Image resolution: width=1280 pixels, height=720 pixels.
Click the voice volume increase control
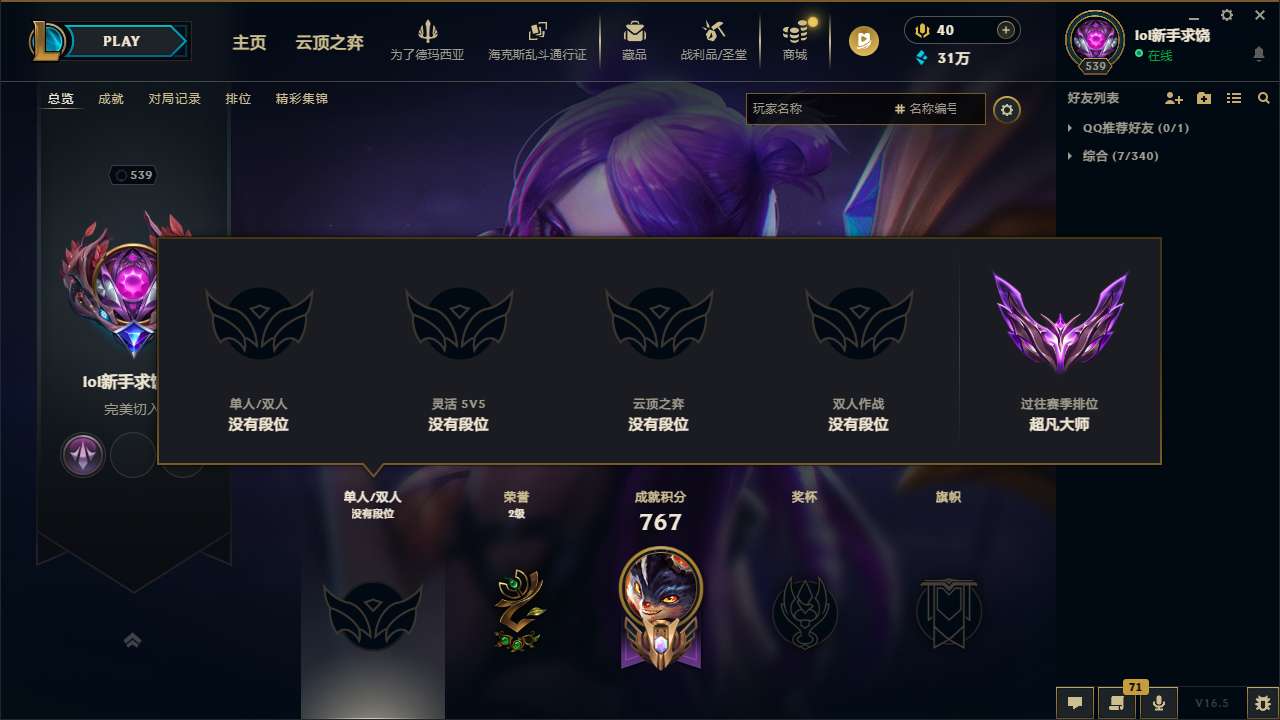(x=1004, y=30)
